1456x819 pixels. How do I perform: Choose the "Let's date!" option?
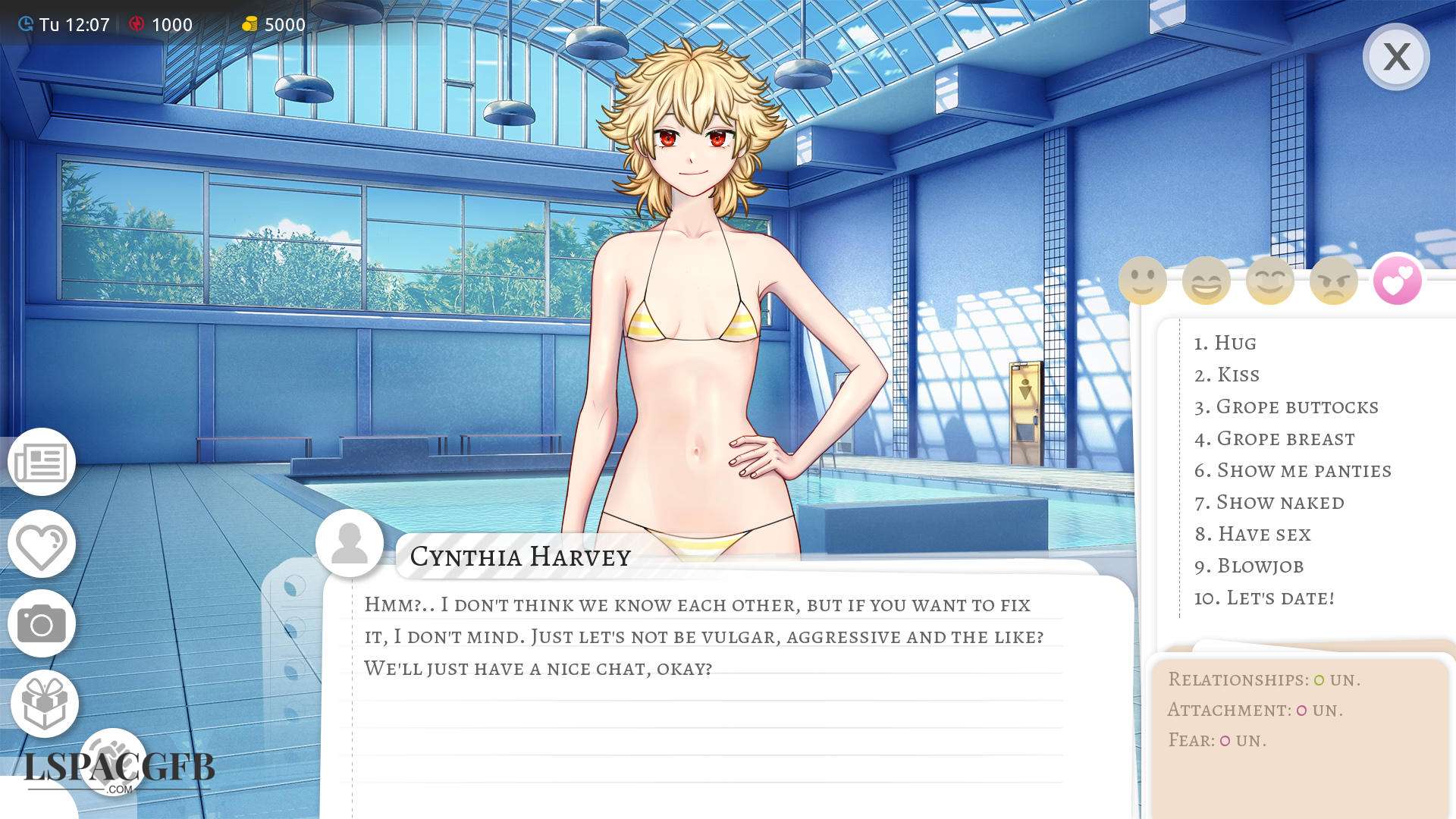[x=1279, y=598]
